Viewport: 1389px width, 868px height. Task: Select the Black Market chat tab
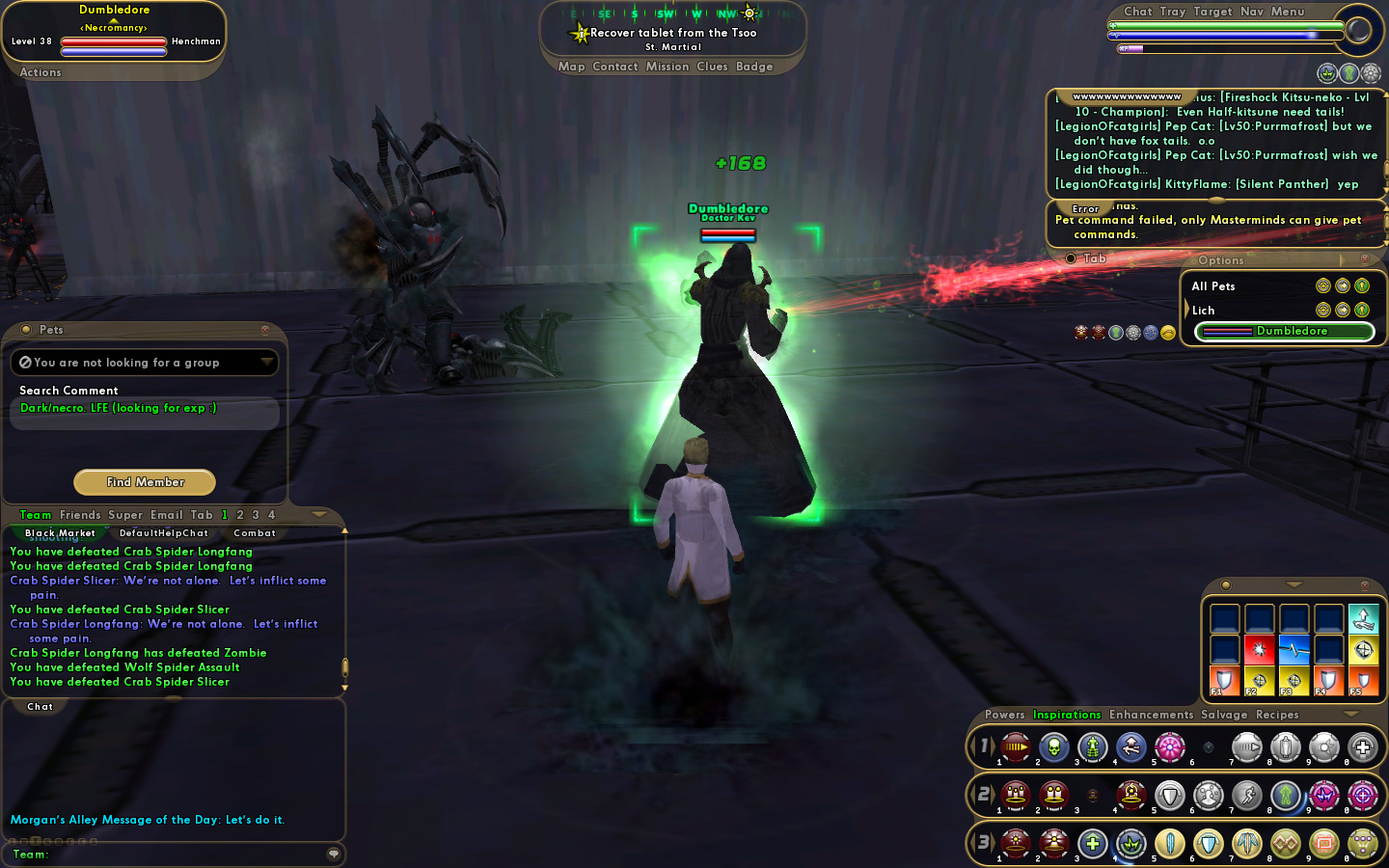60,533
